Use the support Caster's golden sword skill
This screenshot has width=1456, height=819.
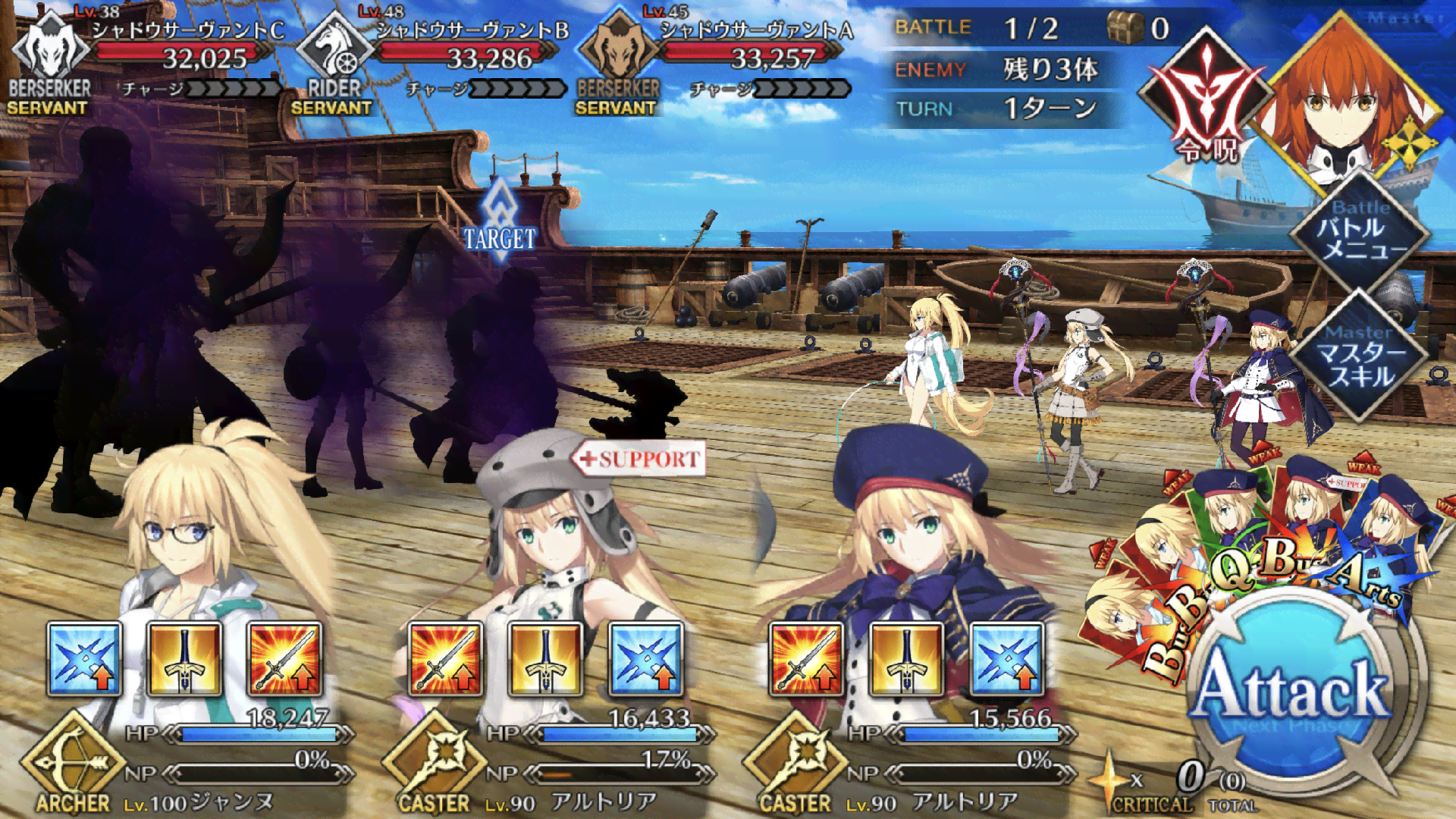pos(545,659)
